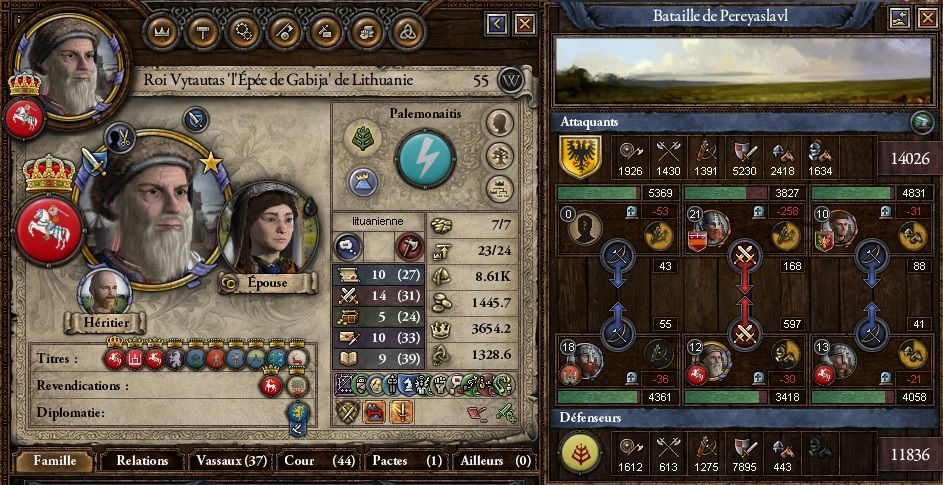Screen dimensions: 943x485
Task: Open the crown icon menu button
Action: click(x=162, y=31)
